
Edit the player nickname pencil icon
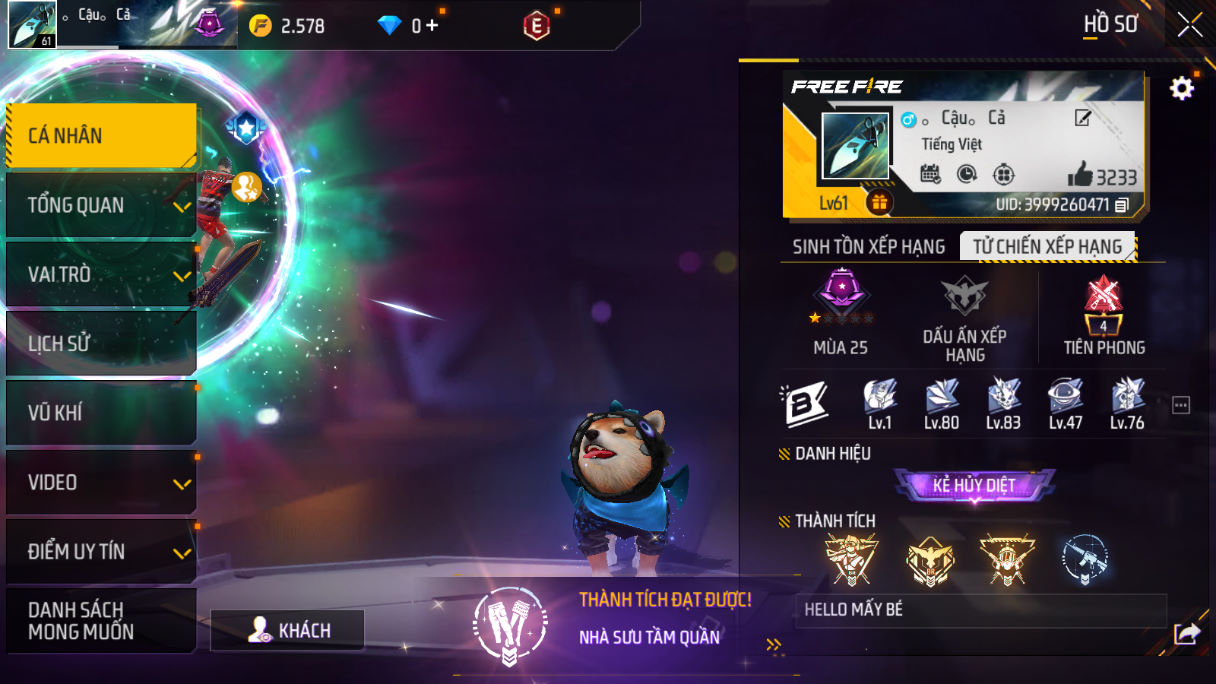(x=1082, y=119)
